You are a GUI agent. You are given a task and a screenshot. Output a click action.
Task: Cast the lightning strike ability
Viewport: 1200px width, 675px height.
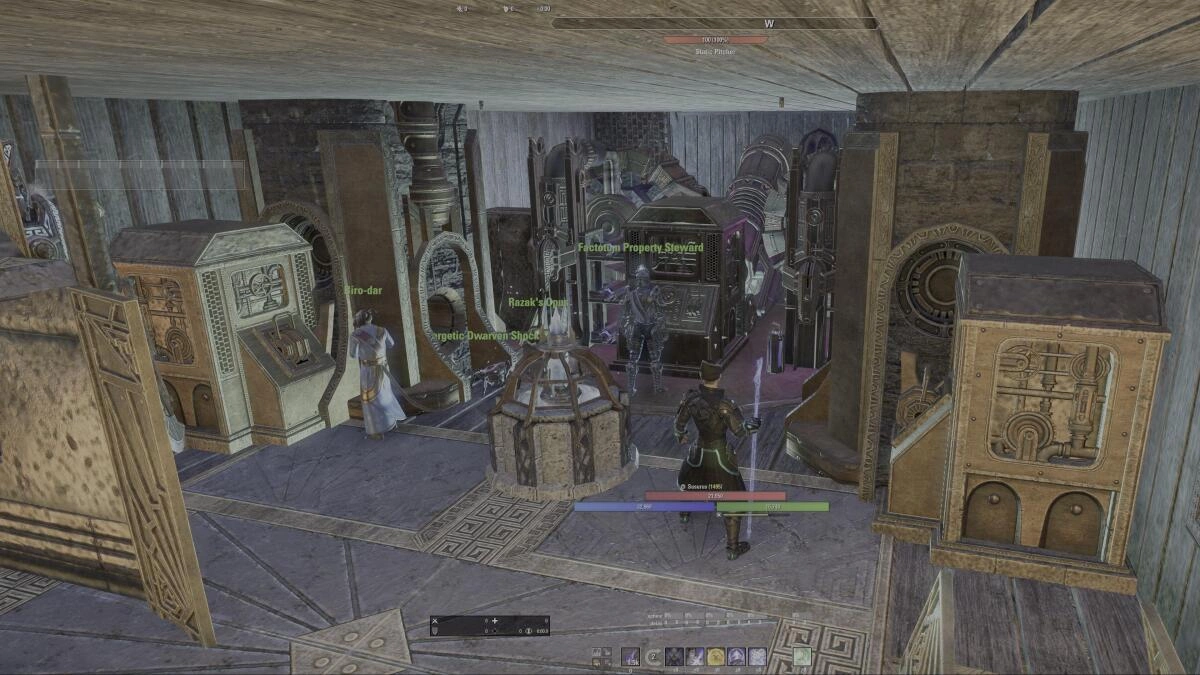[695, 656]
